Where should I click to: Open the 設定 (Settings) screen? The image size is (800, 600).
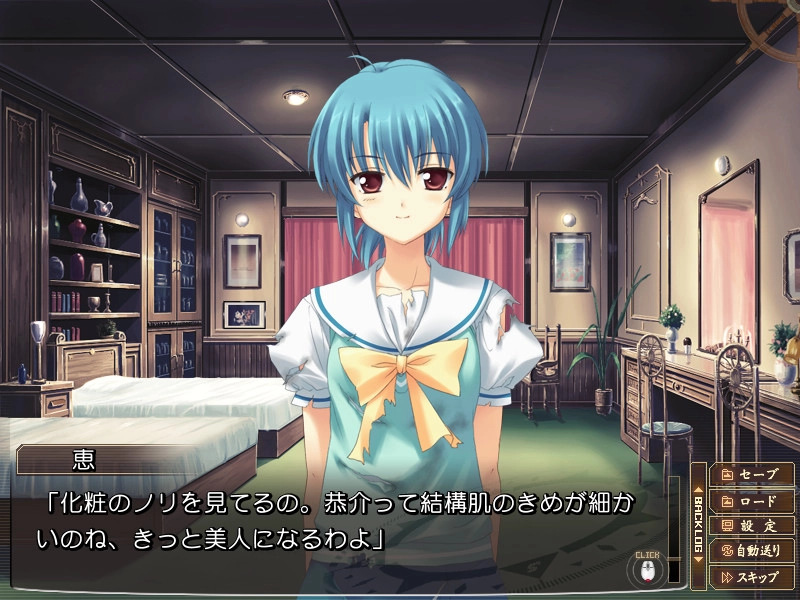[751, 524]
